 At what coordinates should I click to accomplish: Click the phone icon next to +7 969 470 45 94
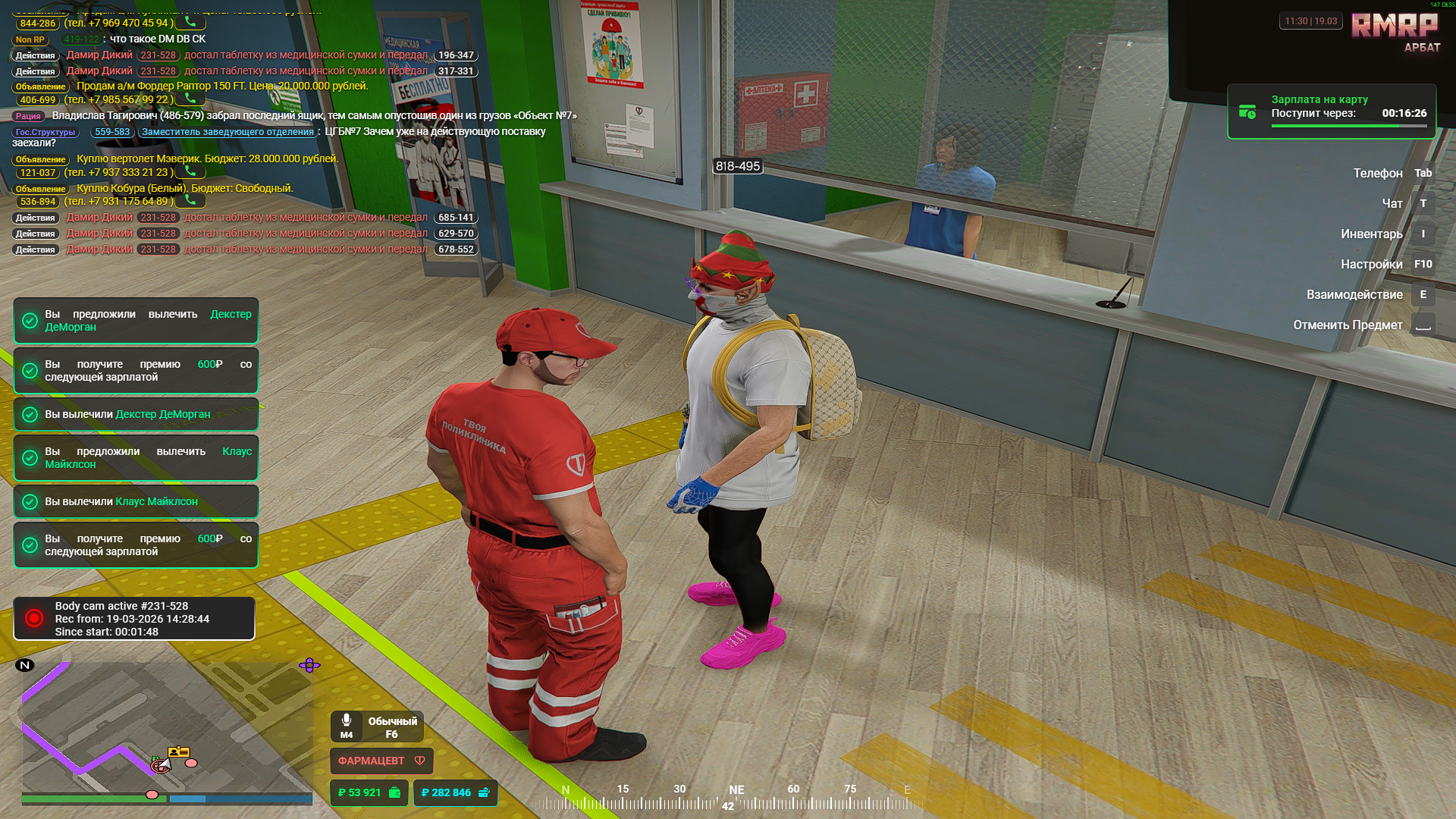click(190, 22)
